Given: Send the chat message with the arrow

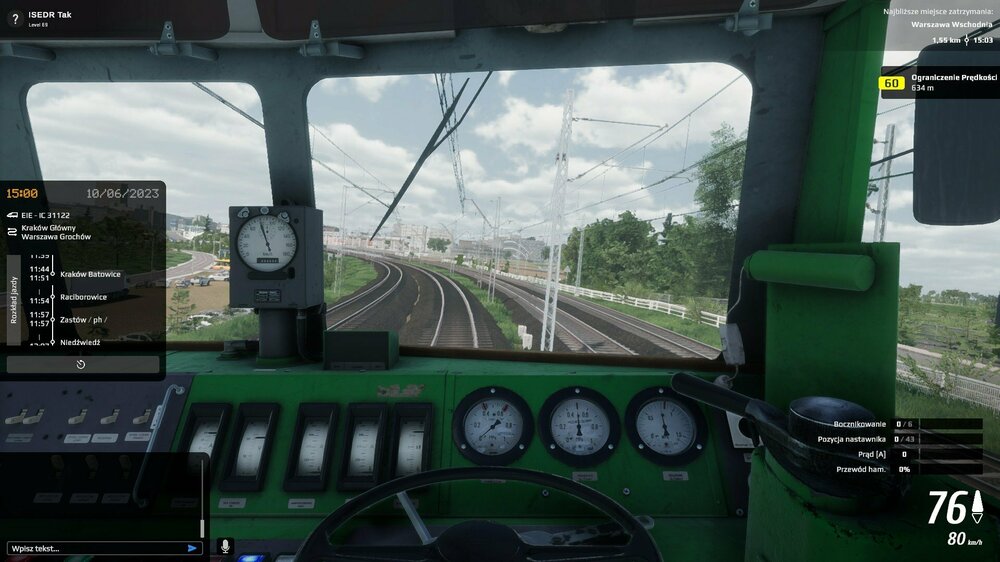Looking at the screenshot, I should [x=192, y=548].
